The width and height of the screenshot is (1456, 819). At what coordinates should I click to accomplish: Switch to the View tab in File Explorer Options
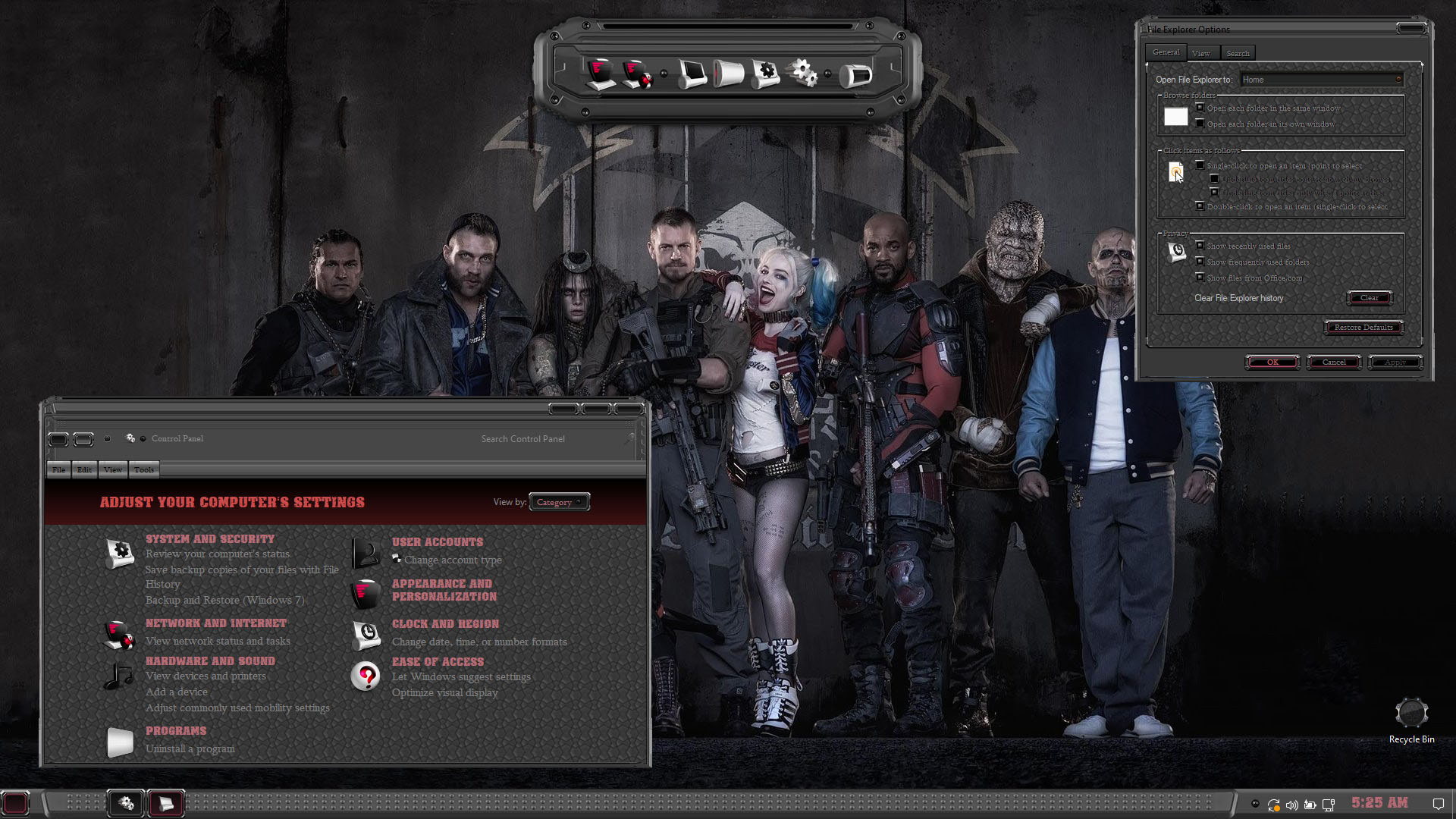[x=1201, y=53]
